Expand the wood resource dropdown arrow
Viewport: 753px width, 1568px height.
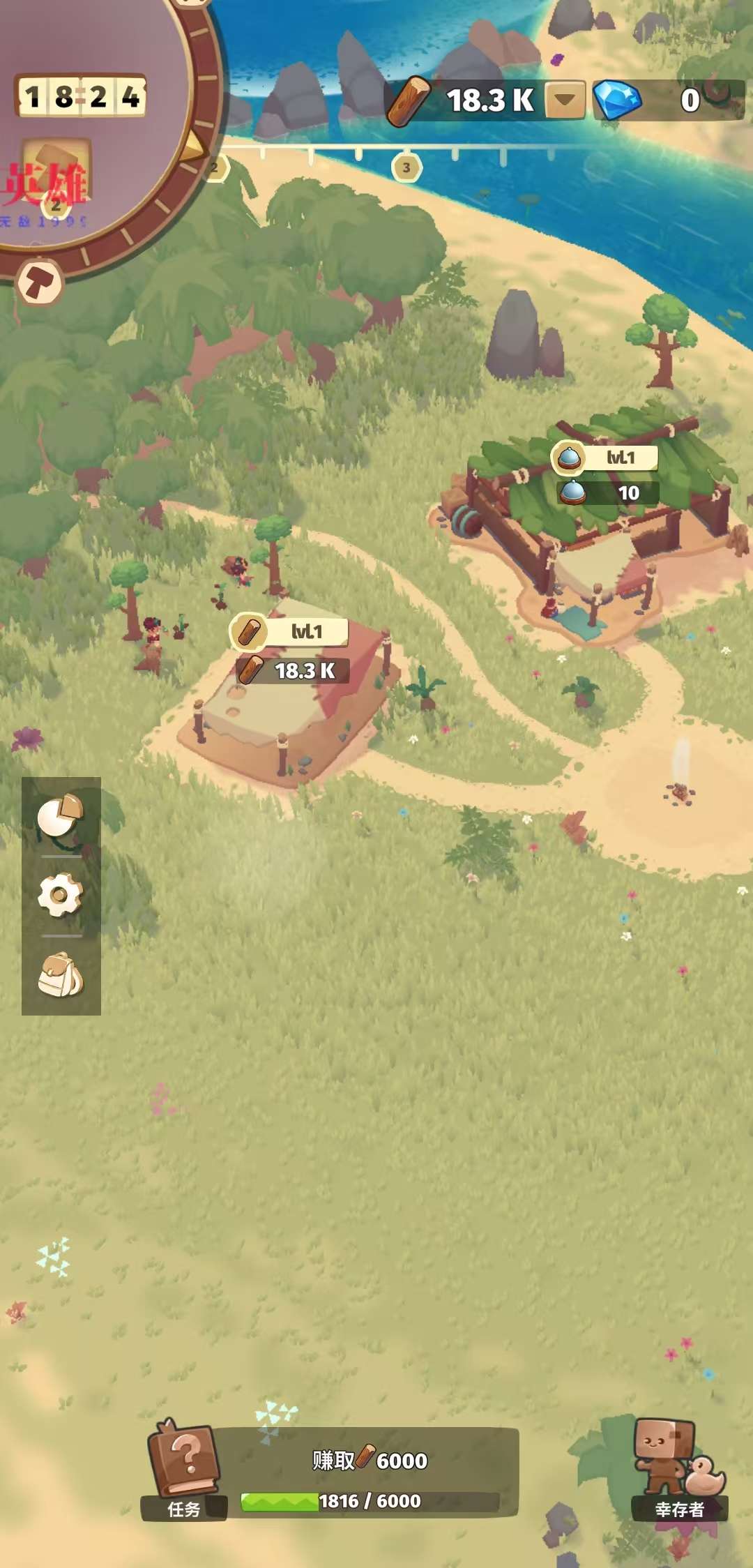[565, 100]
